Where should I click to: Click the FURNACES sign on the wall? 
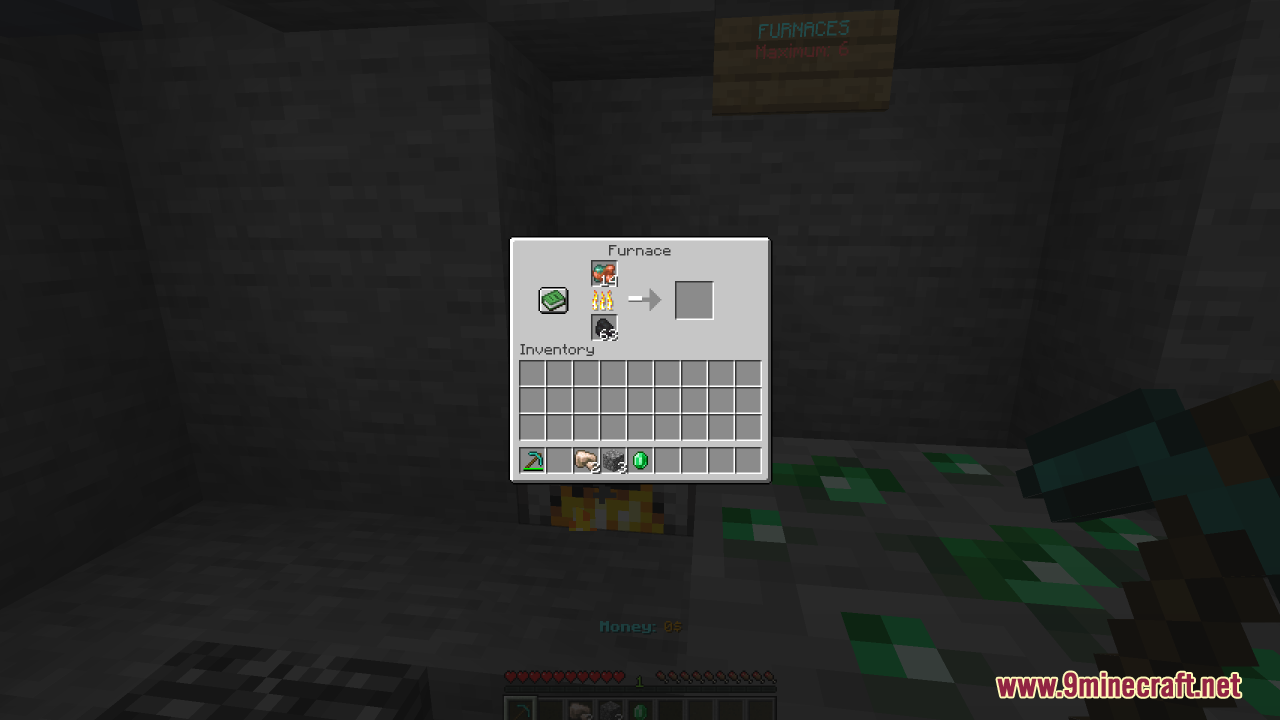click(803, 28)
